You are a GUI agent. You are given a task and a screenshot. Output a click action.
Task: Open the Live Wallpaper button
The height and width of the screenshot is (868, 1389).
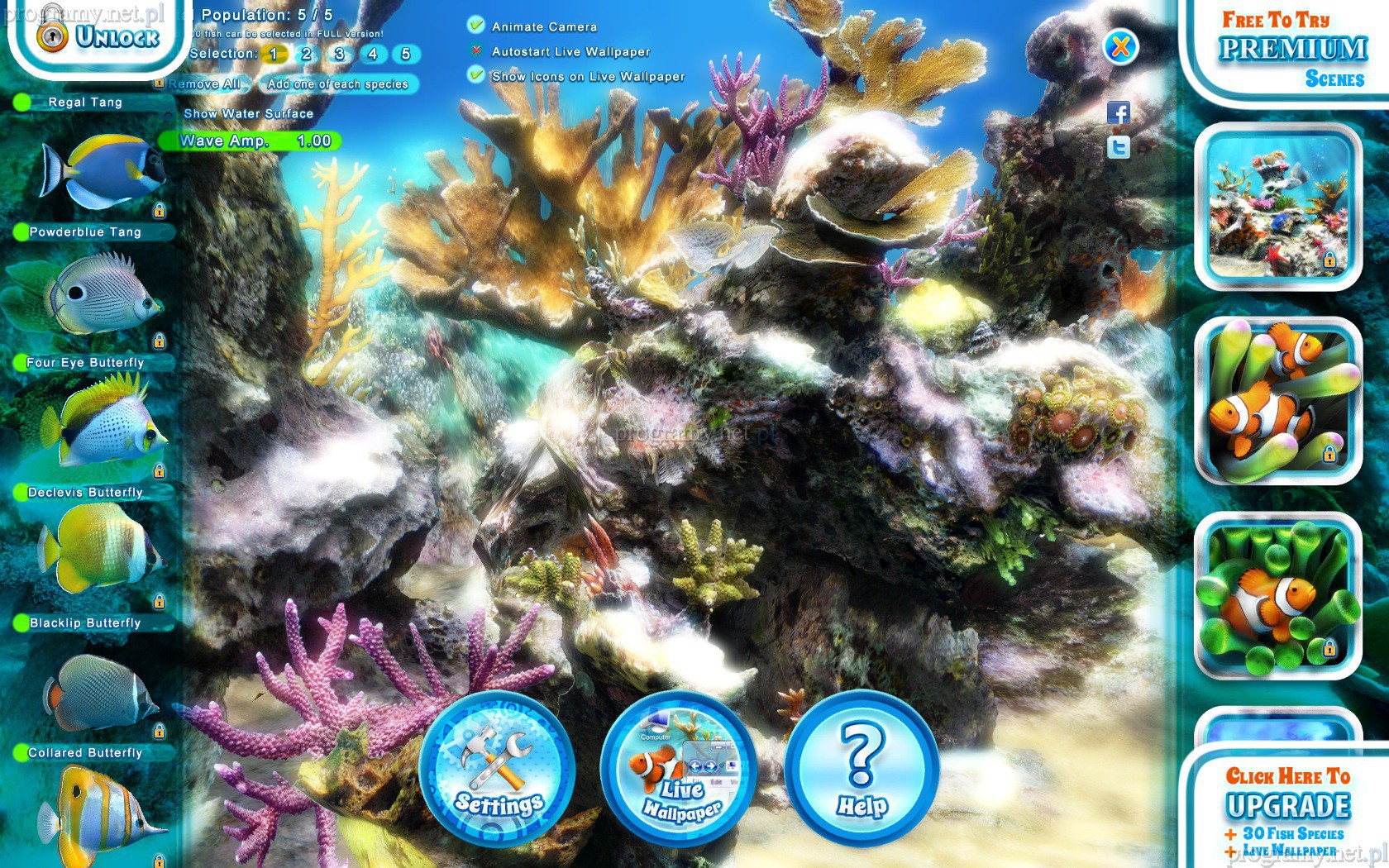pyautogui.click(x=680, y=769)
